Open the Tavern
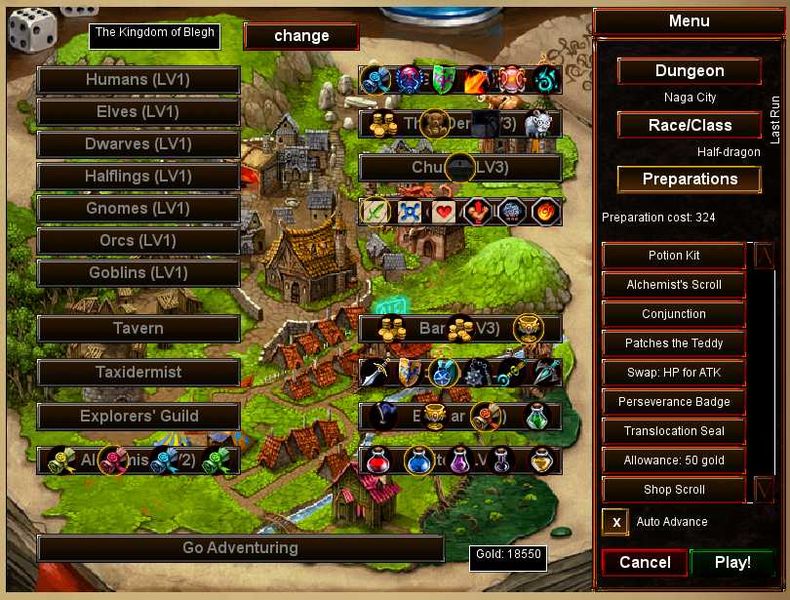Viewport: 790px width, 600px height. coord(138,328)
